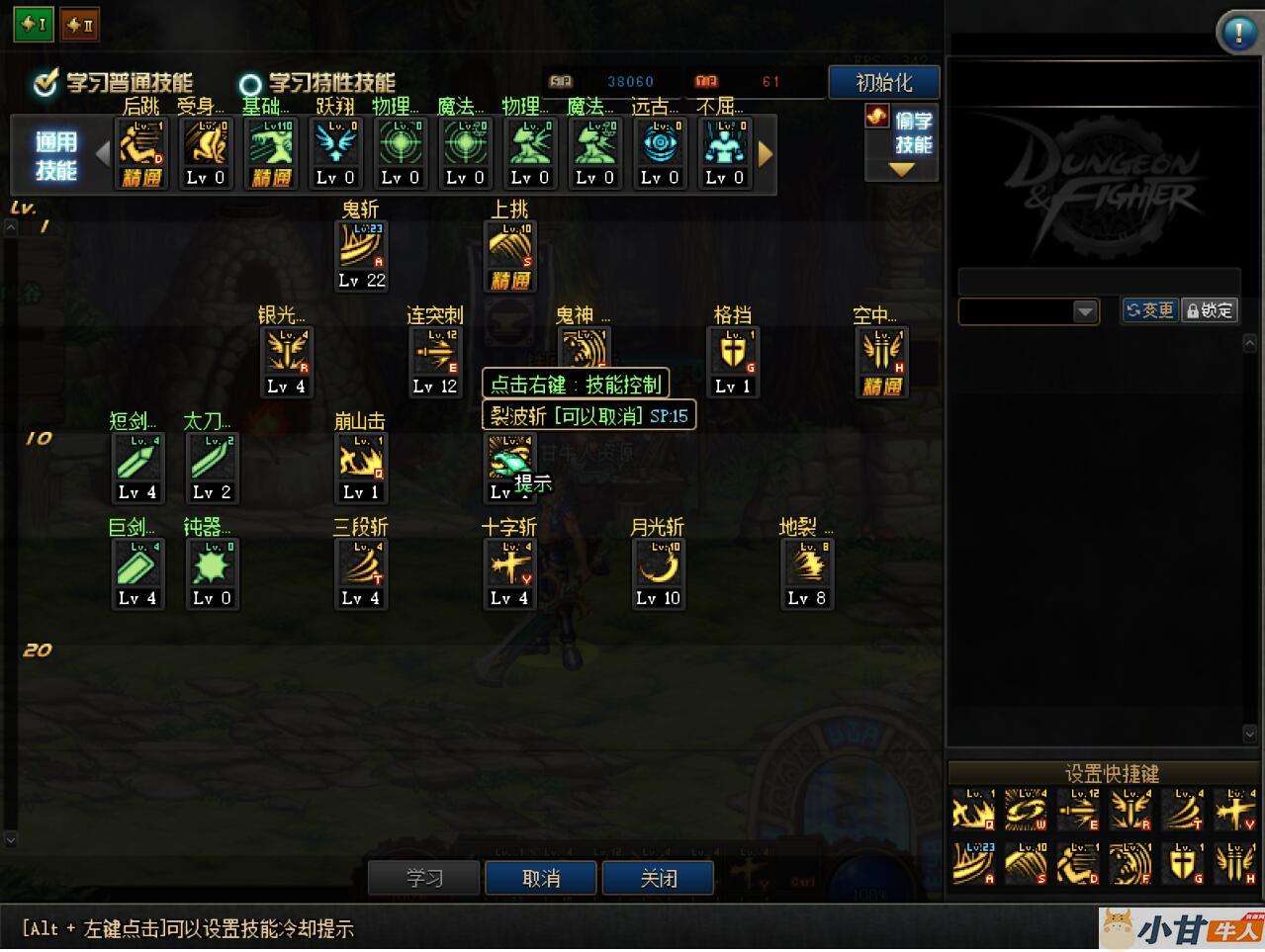Reset skills with the 初始化 button

click(x=883, y=82)
